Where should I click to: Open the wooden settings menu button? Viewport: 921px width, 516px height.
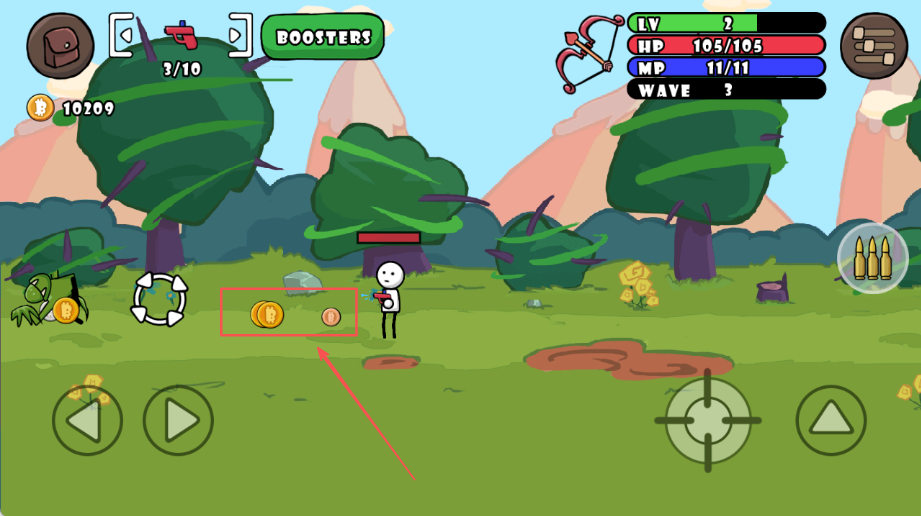(x=873, y=46)
